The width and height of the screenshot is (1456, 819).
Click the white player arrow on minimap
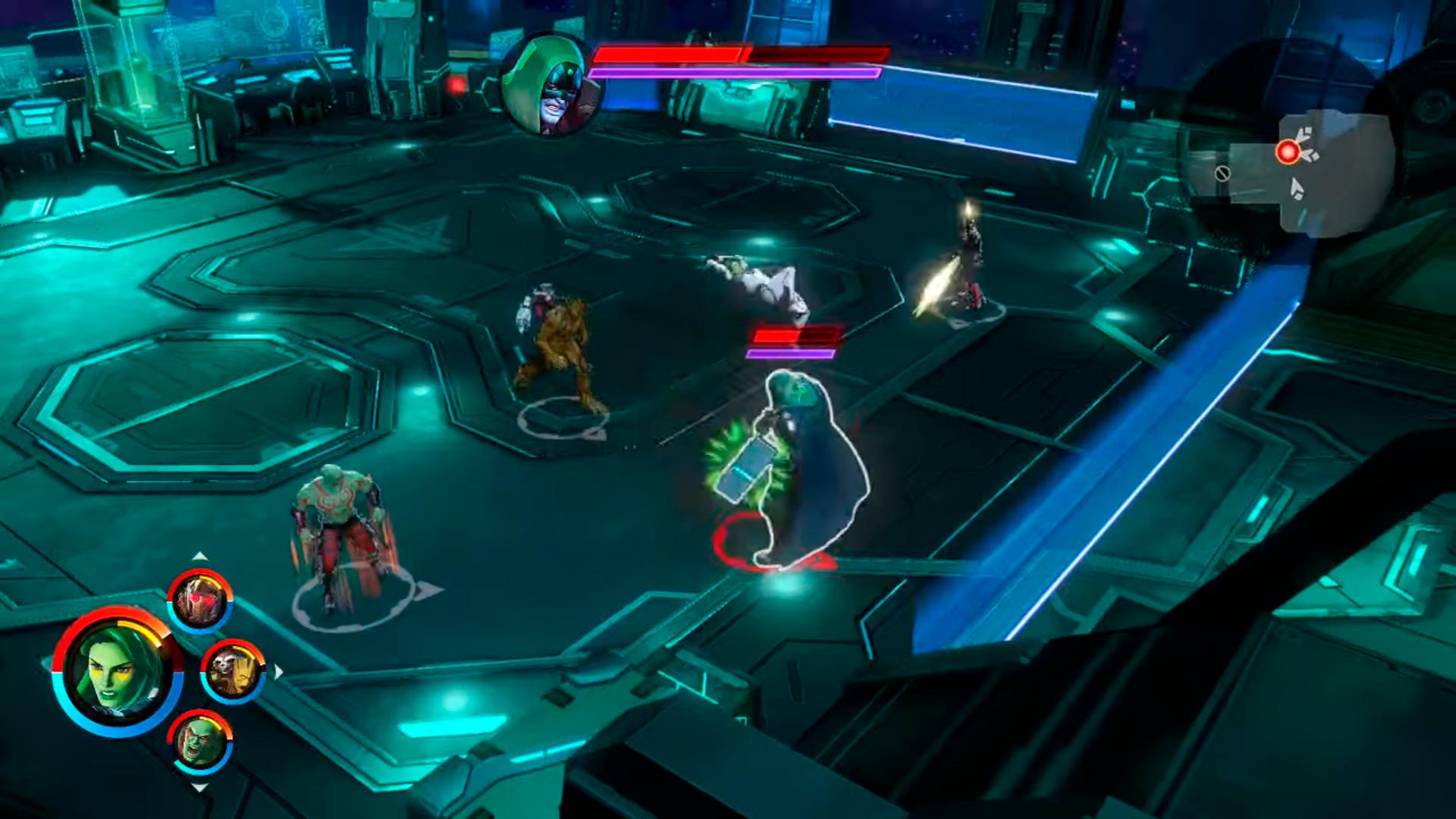click(x=1296, y=188)
